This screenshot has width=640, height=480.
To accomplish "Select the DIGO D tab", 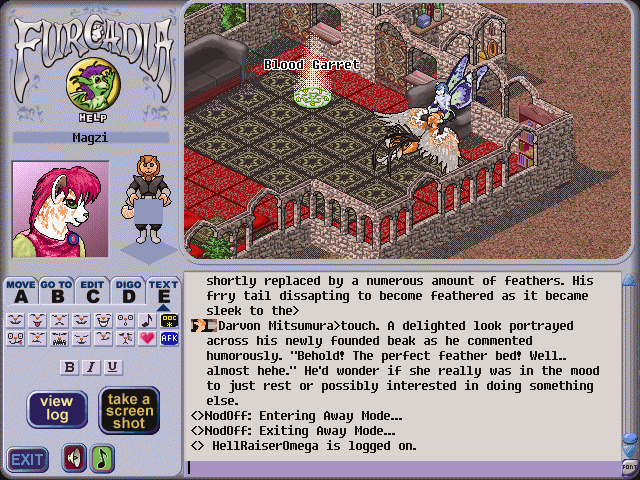I will (x=128, y=291).
